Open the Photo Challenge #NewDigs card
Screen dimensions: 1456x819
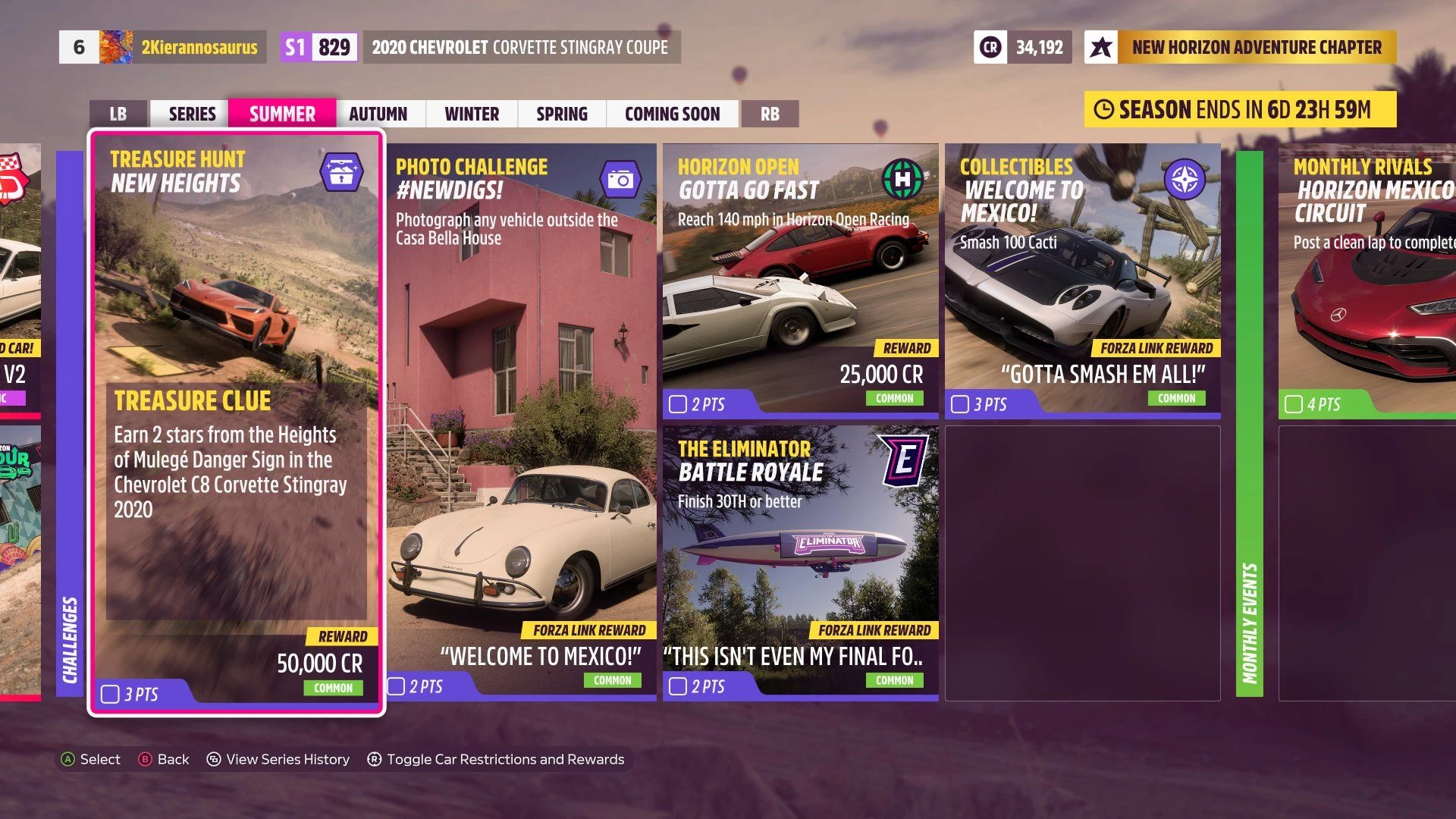click(x=522, y=422)
